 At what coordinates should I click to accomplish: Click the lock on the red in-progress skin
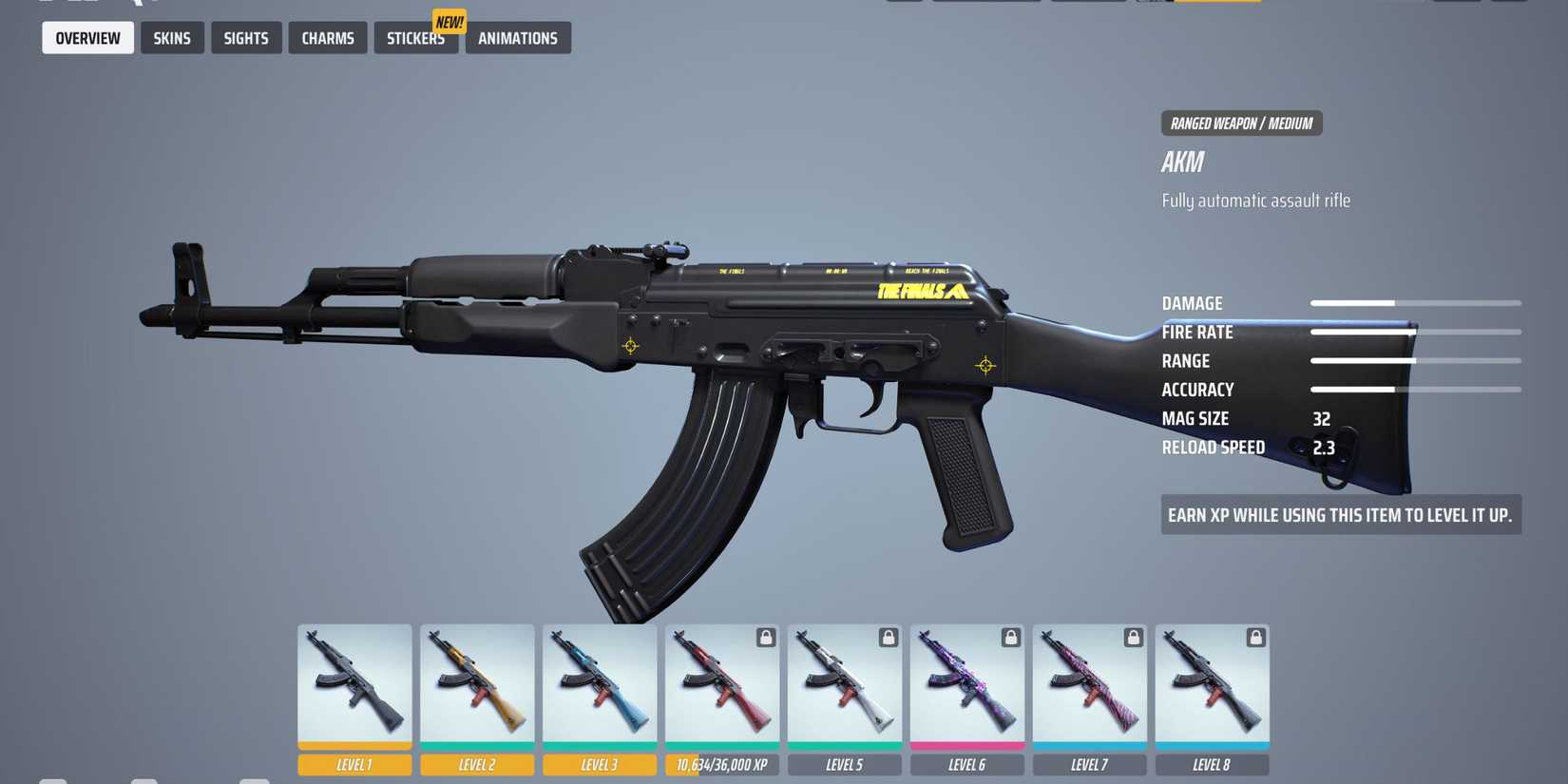(x=766, y=638)
